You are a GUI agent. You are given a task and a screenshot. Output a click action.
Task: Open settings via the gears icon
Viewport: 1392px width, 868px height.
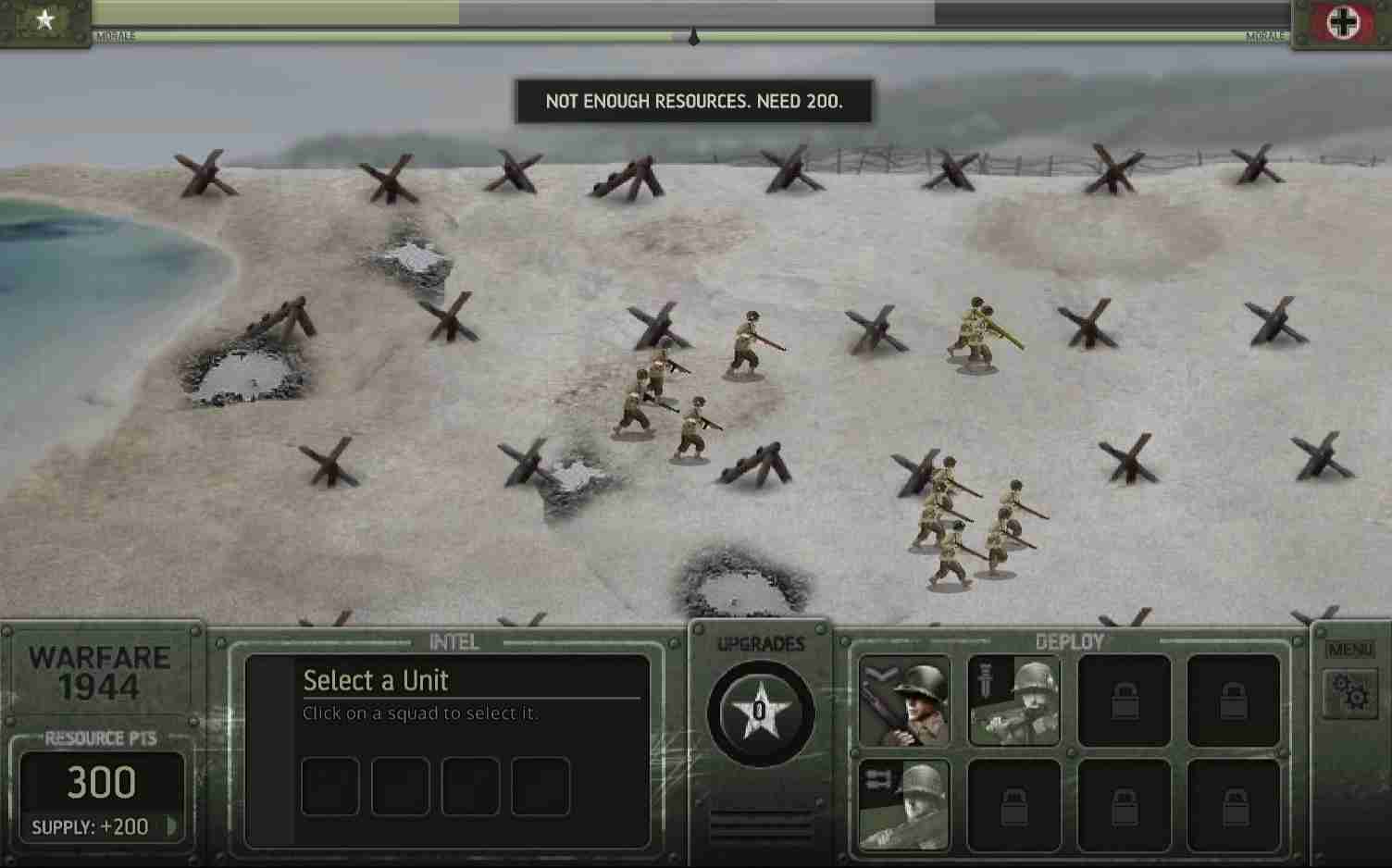[1351, 690]
